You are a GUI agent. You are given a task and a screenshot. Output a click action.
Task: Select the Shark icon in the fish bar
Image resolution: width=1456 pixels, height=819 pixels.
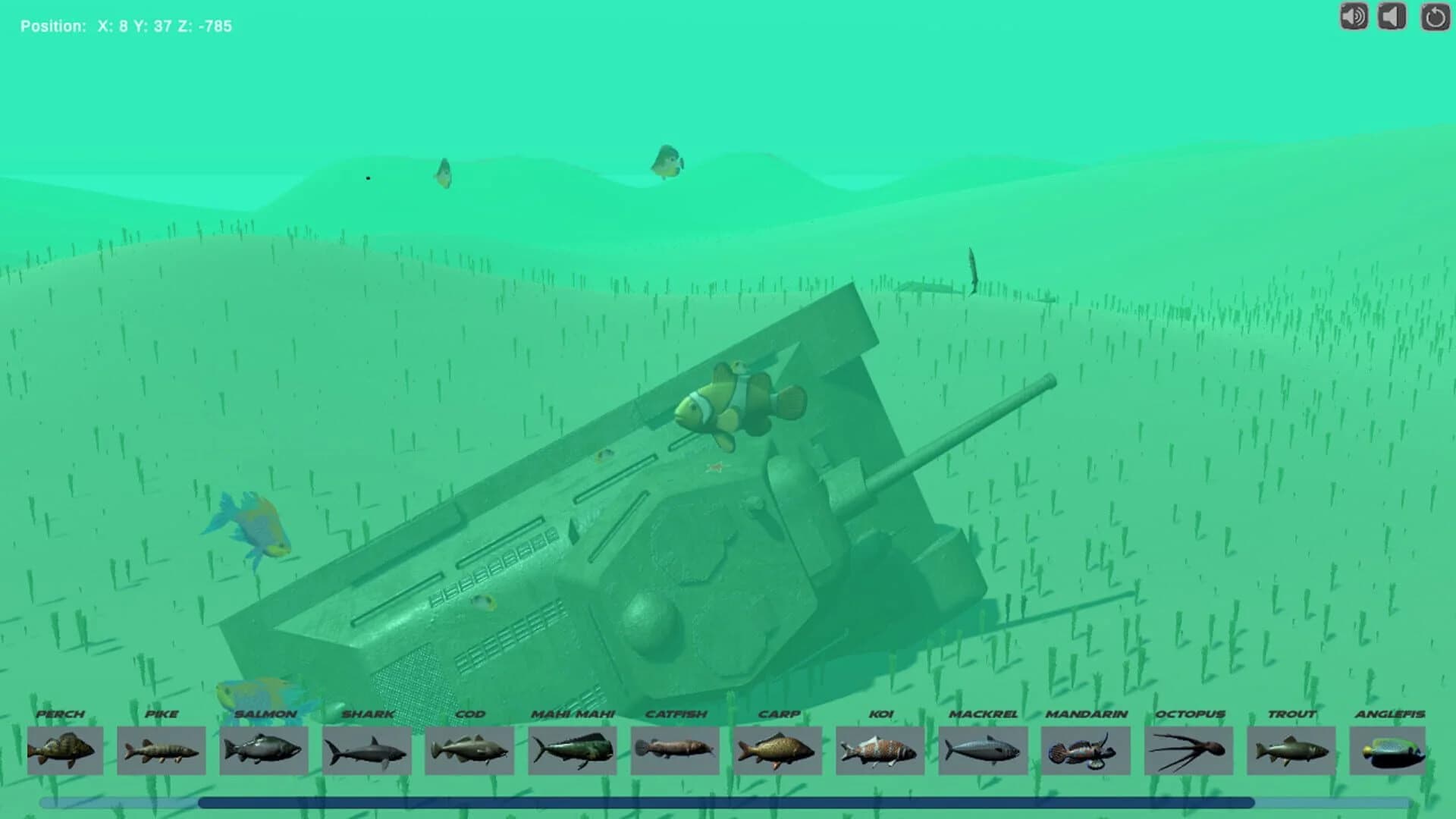coord(366,749)
